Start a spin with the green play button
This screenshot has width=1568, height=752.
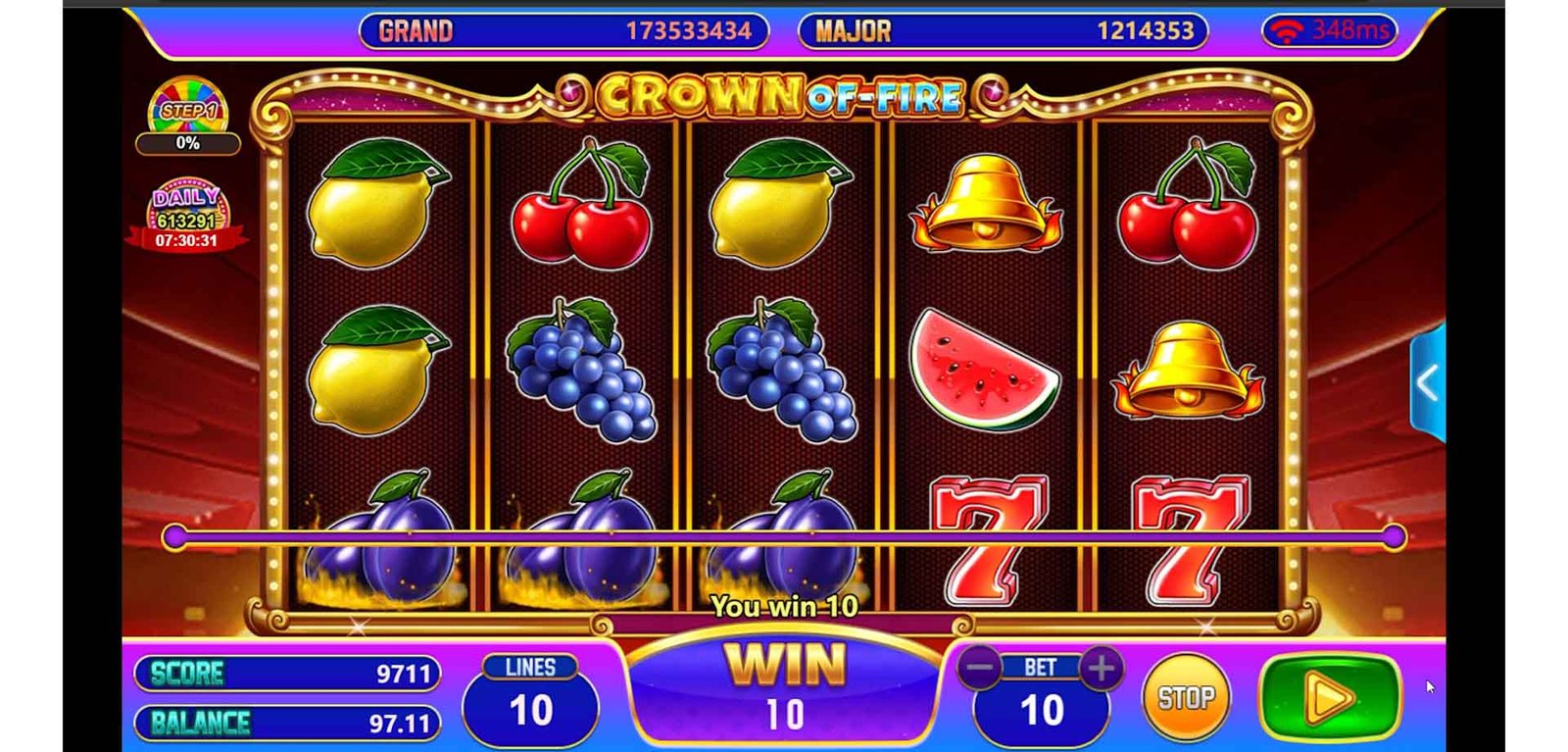[x=1330, y=697]
